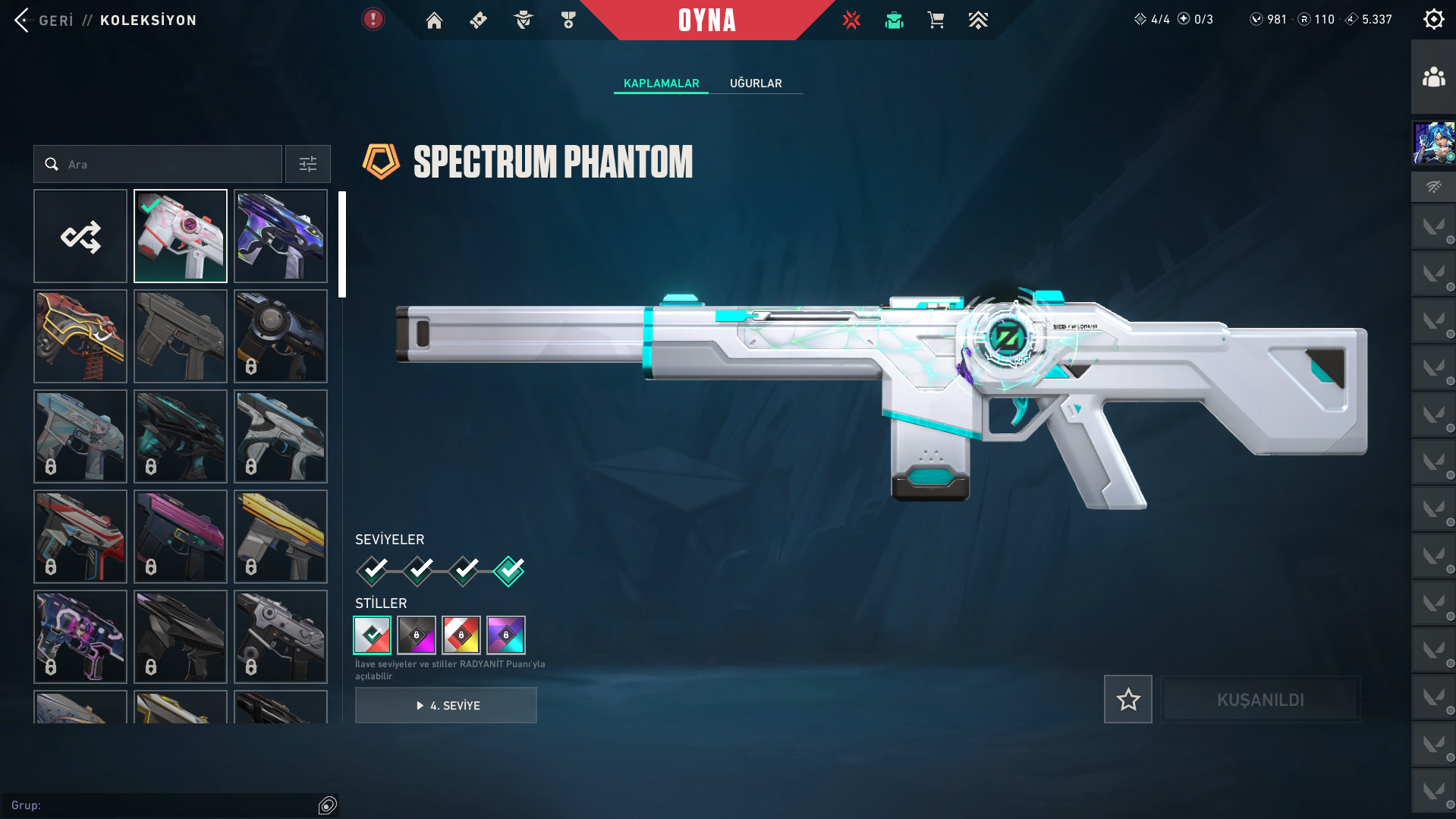The image size is (1456, 819).
Task: Play the 4. SEVİYE preview video
Action: point(446,705)
